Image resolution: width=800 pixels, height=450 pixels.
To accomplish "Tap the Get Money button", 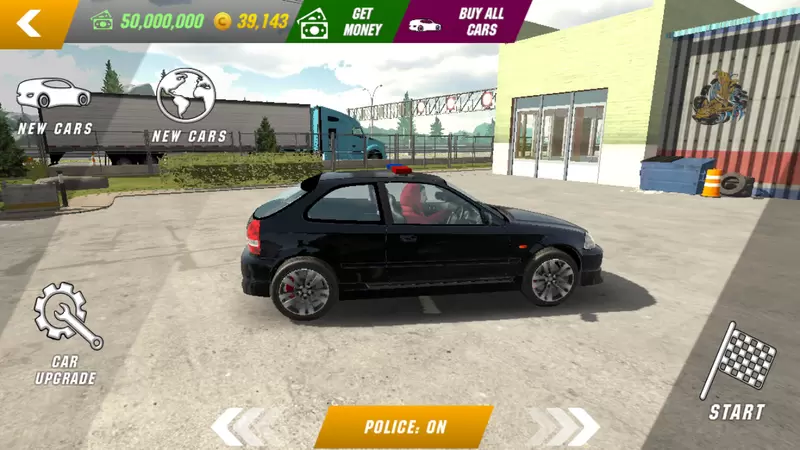I will [x=345, y=21].
